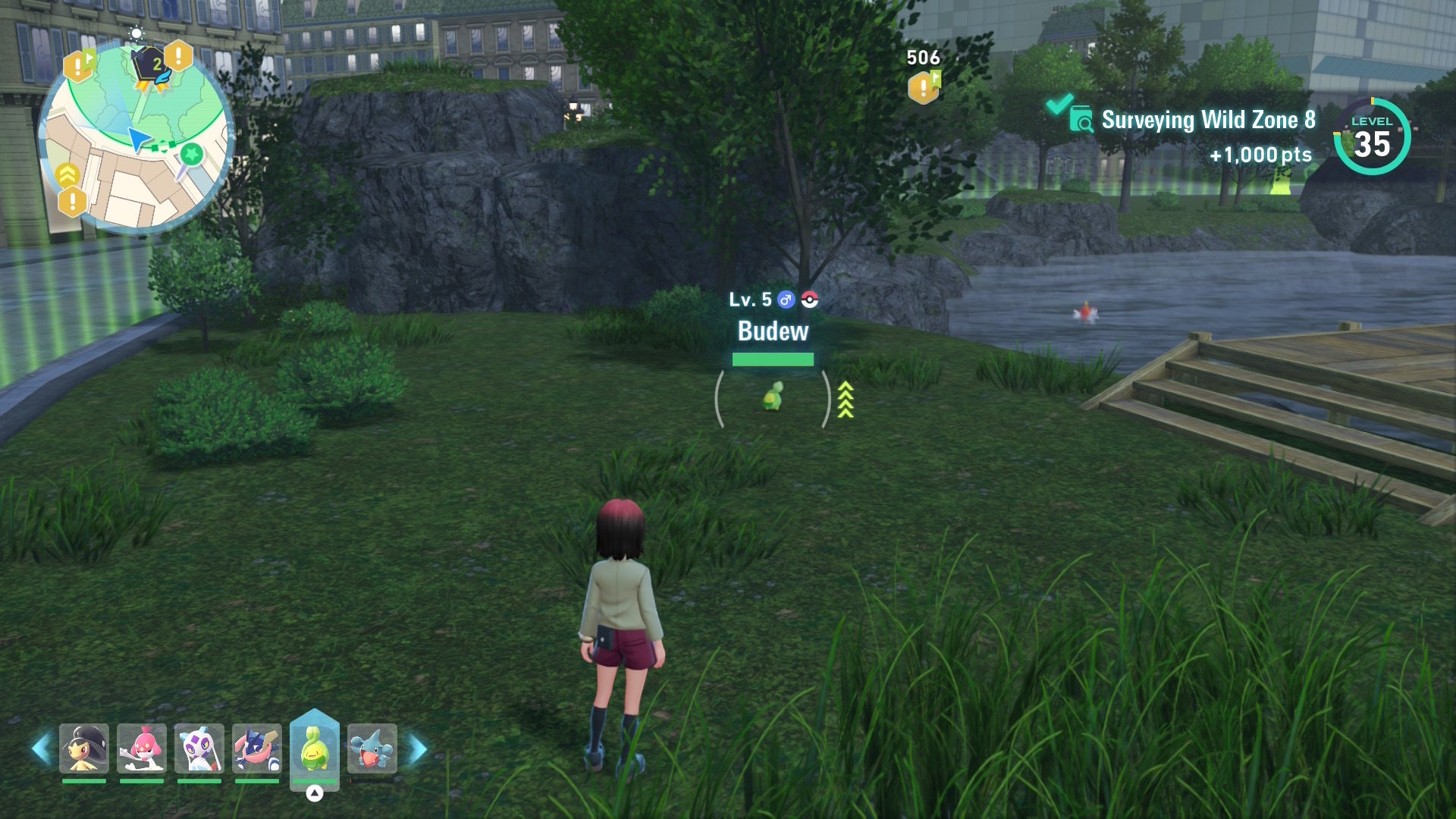
Task: Select the yellow chevron marker on minimap
Action: coord(67,174)
